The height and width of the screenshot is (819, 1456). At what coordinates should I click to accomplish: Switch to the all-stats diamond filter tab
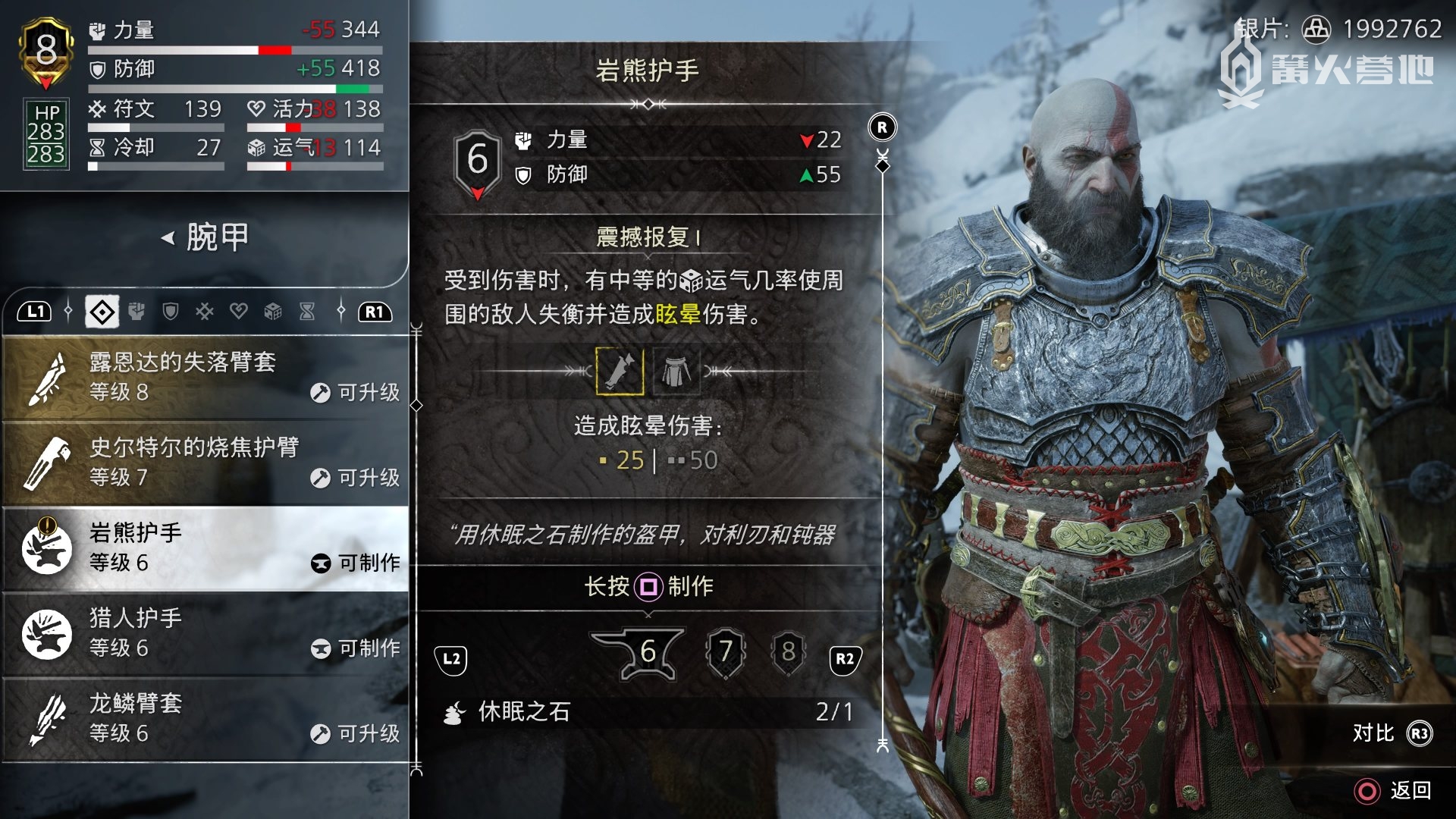point(102,312)
